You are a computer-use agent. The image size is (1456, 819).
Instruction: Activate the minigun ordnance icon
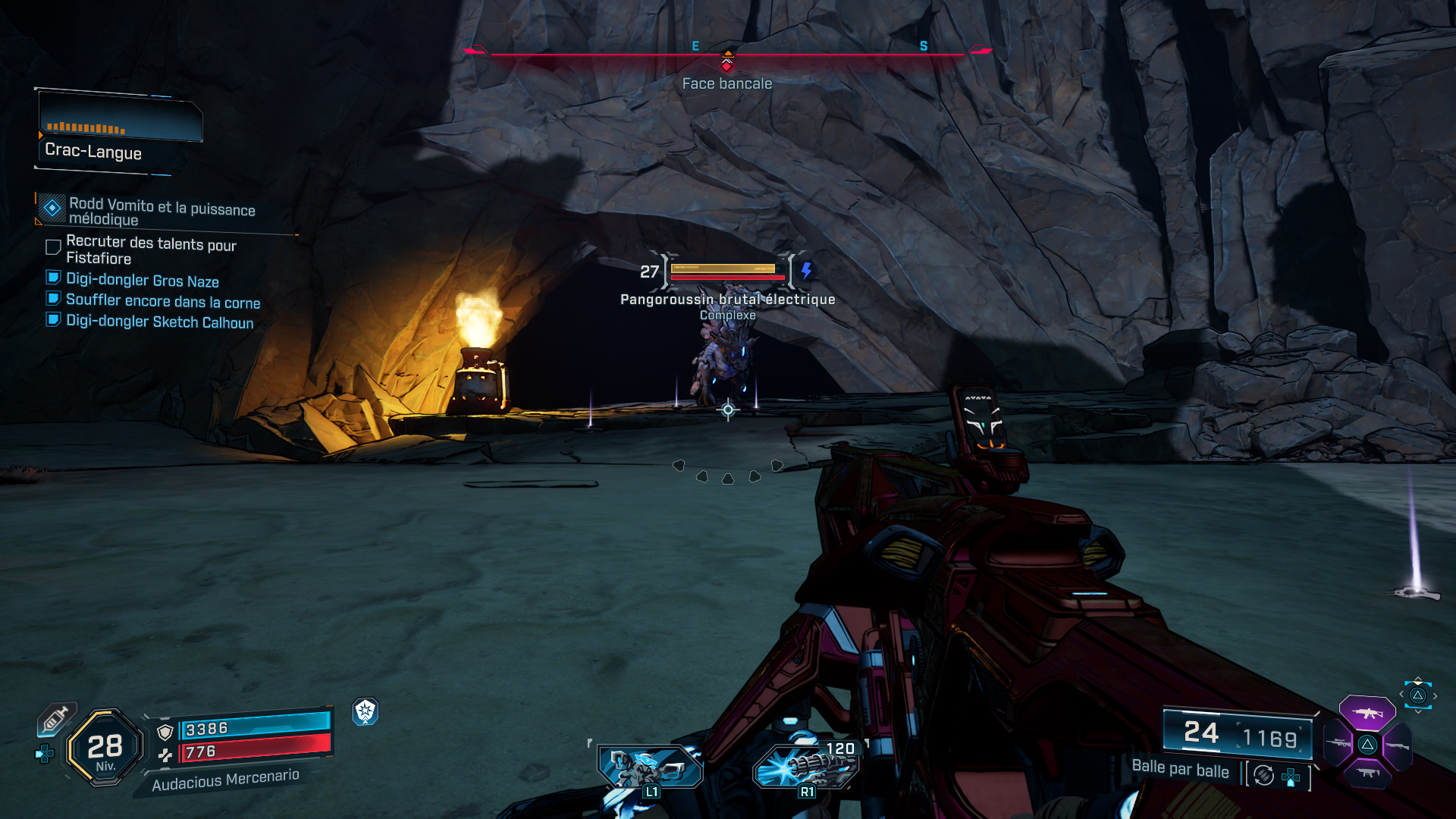(x=806, y=766)
